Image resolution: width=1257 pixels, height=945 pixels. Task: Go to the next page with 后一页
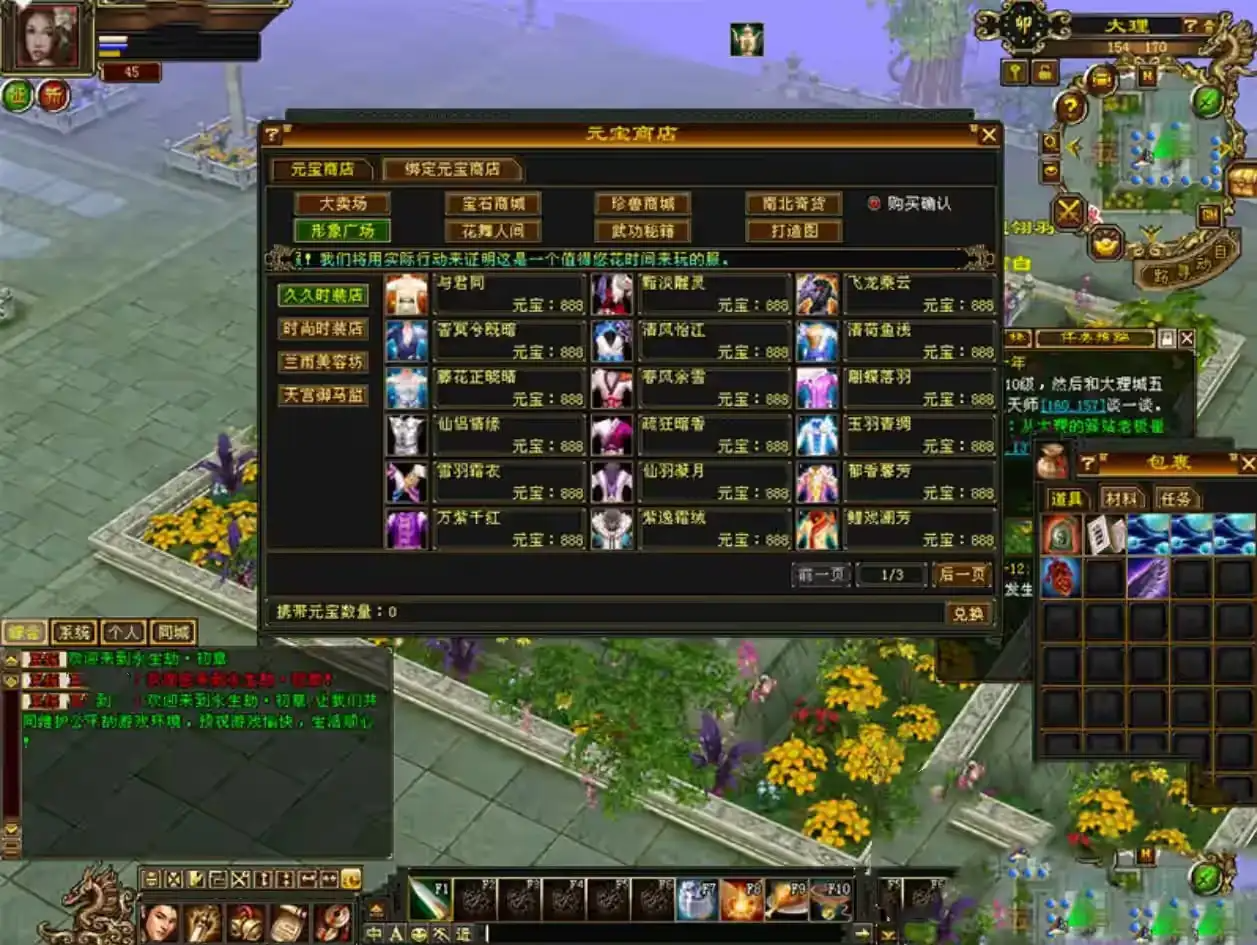(x=961, y=575)
